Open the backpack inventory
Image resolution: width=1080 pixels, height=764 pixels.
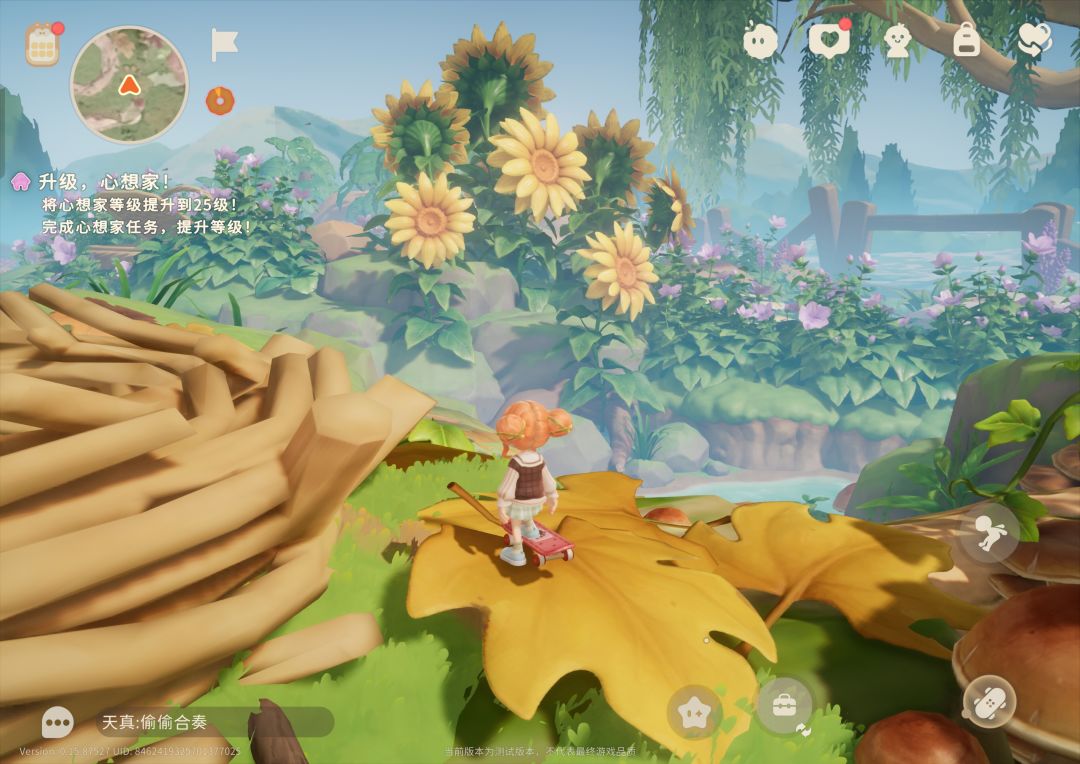pyautogui.click(x=965, y=40)
